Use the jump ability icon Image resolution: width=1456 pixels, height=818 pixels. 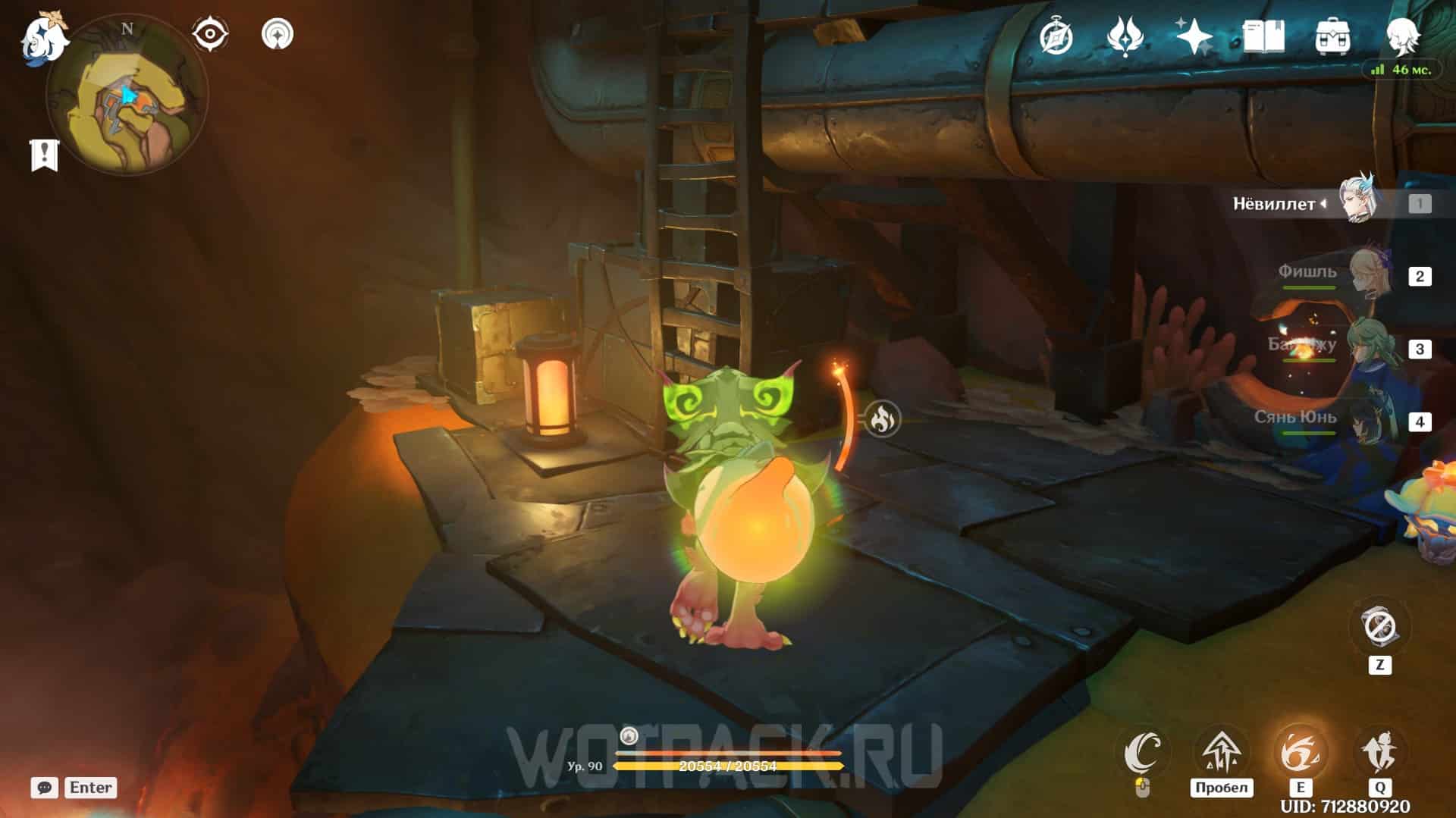point(1221,753)
